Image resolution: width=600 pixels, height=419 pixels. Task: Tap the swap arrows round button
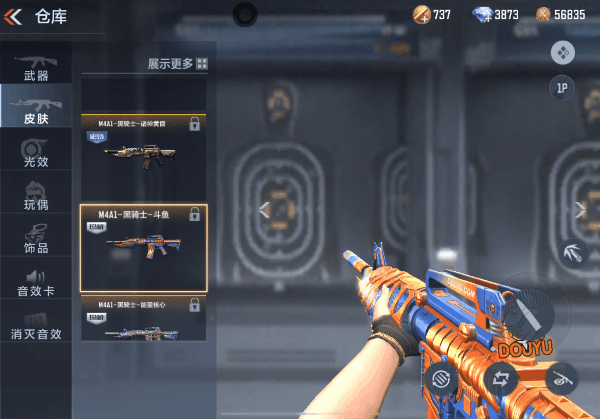(x=501, y=378)
